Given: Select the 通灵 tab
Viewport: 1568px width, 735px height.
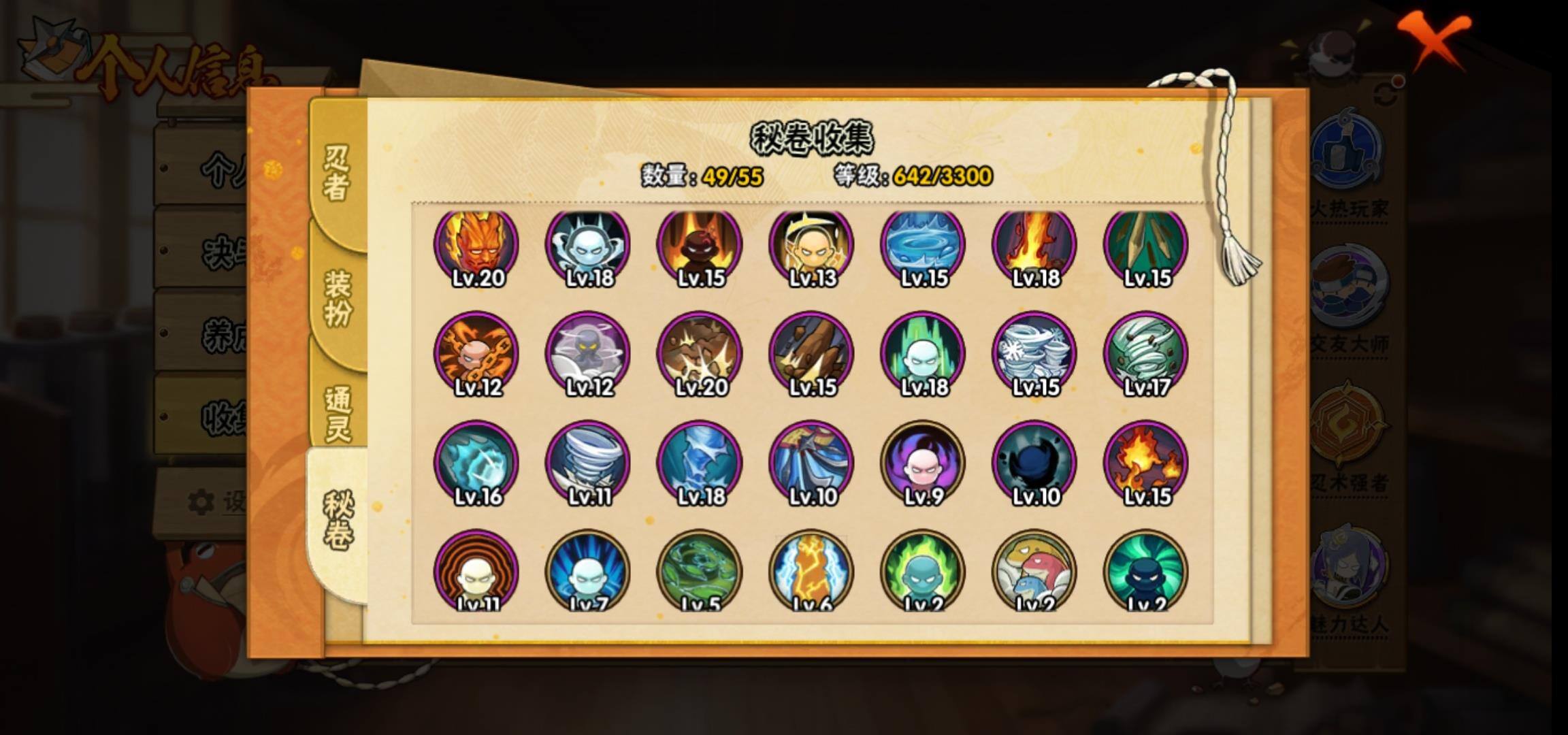Looking at the screenshot, I should coord(338,413).
